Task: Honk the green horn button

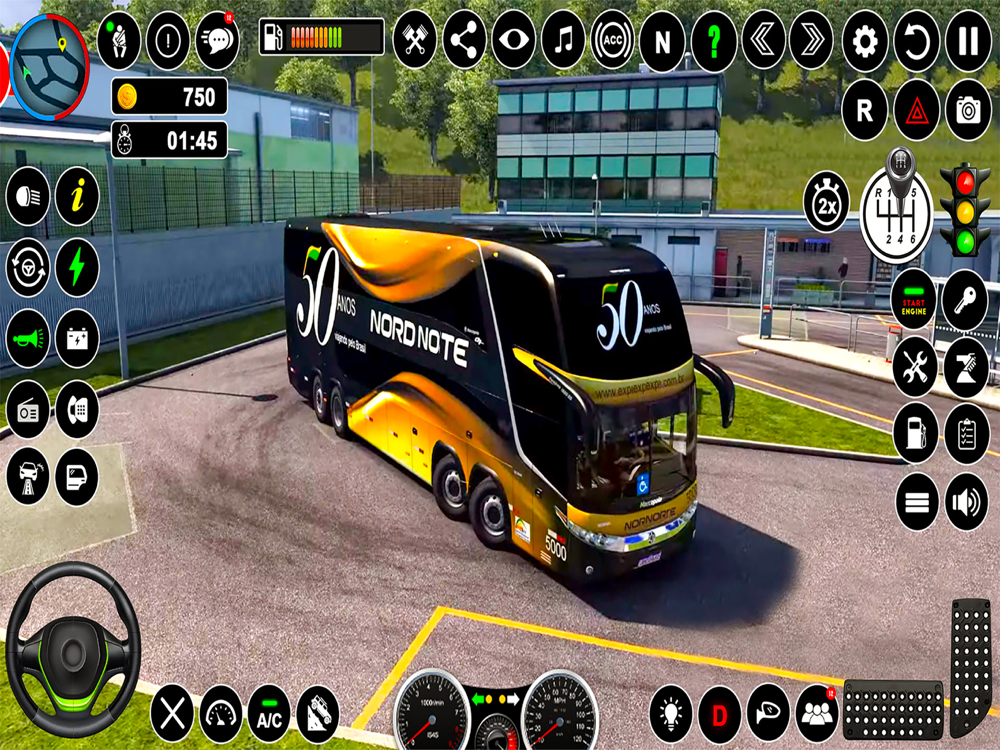Action: tap(27, 338)
